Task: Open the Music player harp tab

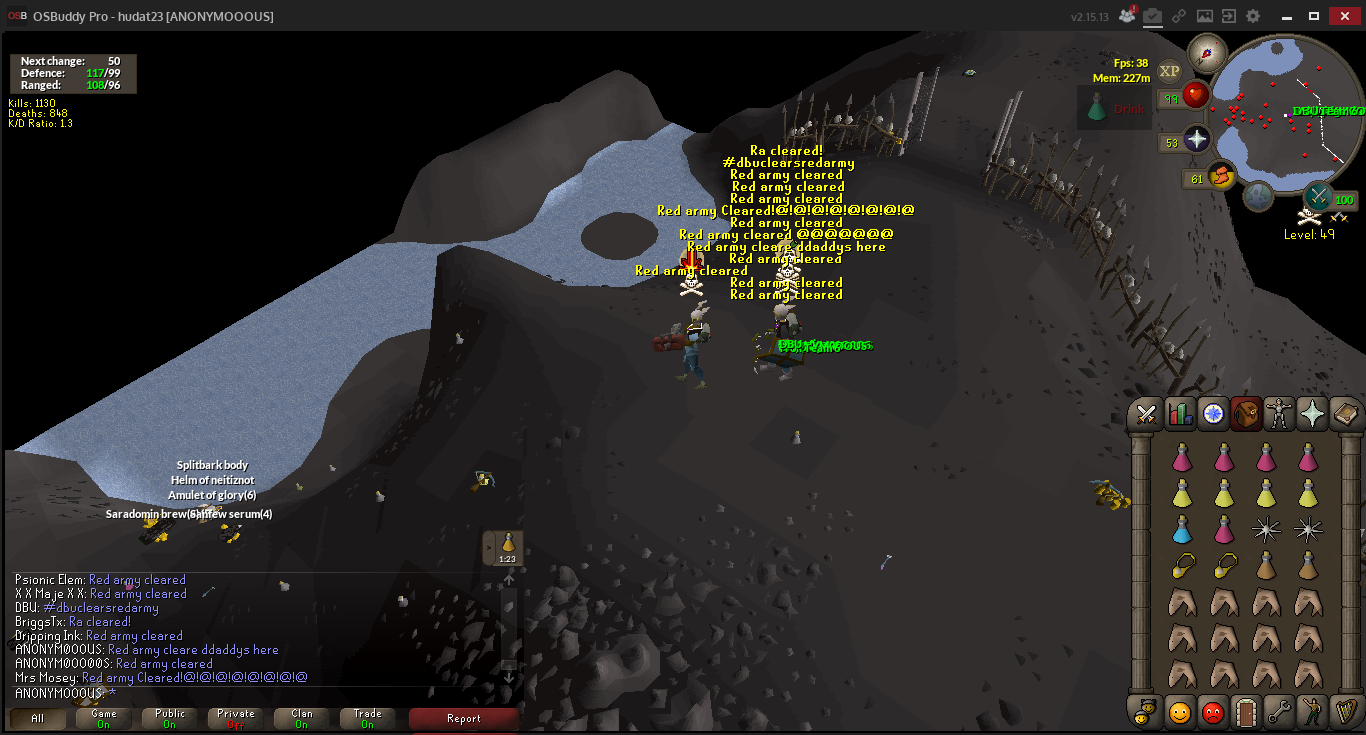Action: (1345, 712)
